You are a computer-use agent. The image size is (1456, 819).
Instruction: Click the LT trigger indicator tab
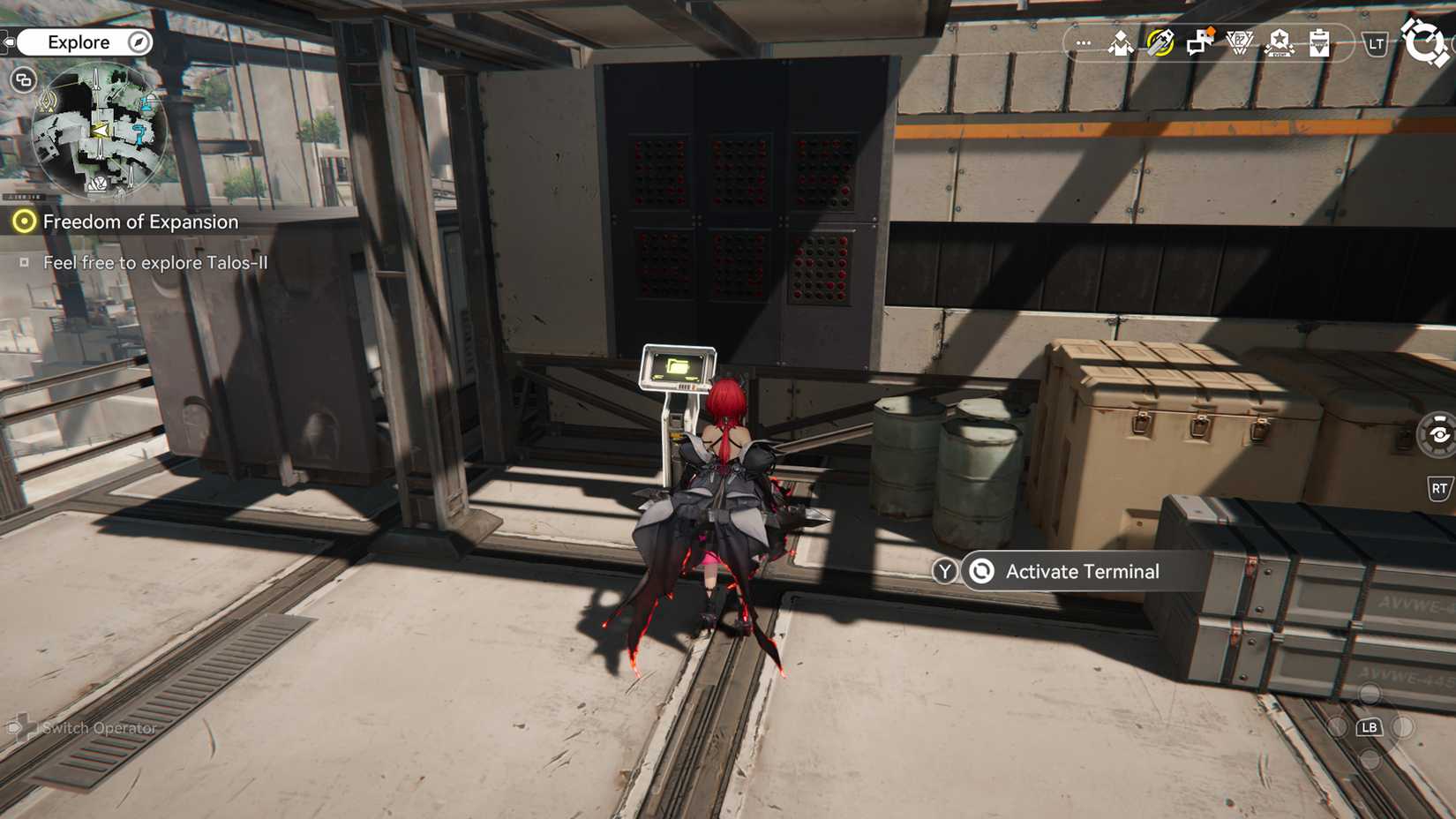coord(1375,43)
